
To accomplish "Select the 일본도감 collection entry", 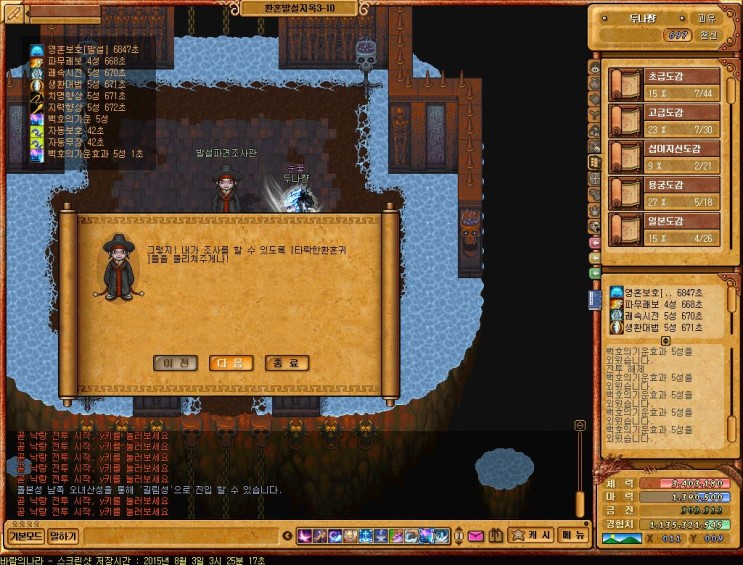I will point(665,229).
